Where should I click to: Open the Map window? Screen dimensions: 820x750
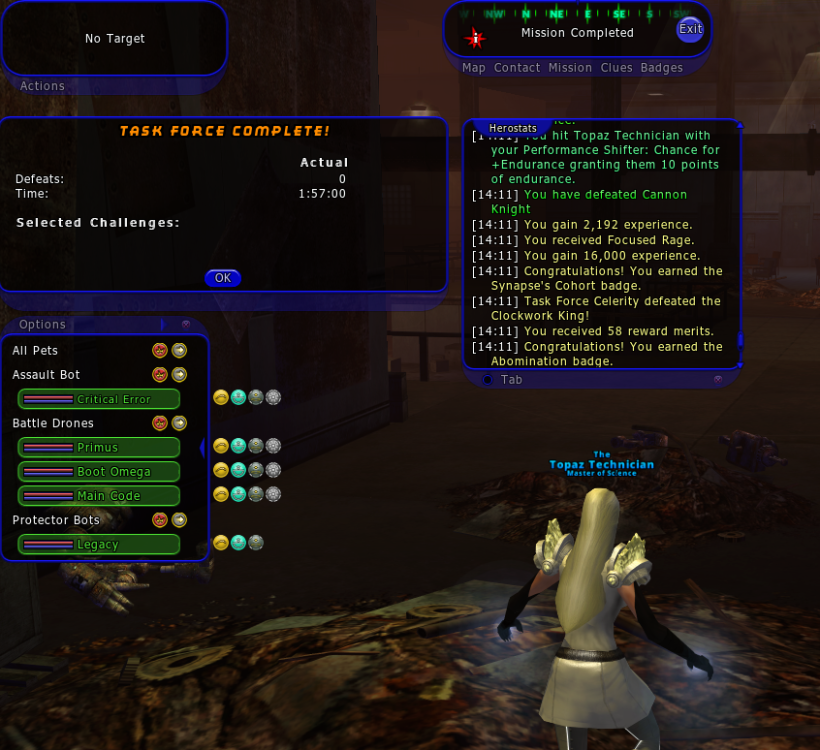(x=473, y=68)
